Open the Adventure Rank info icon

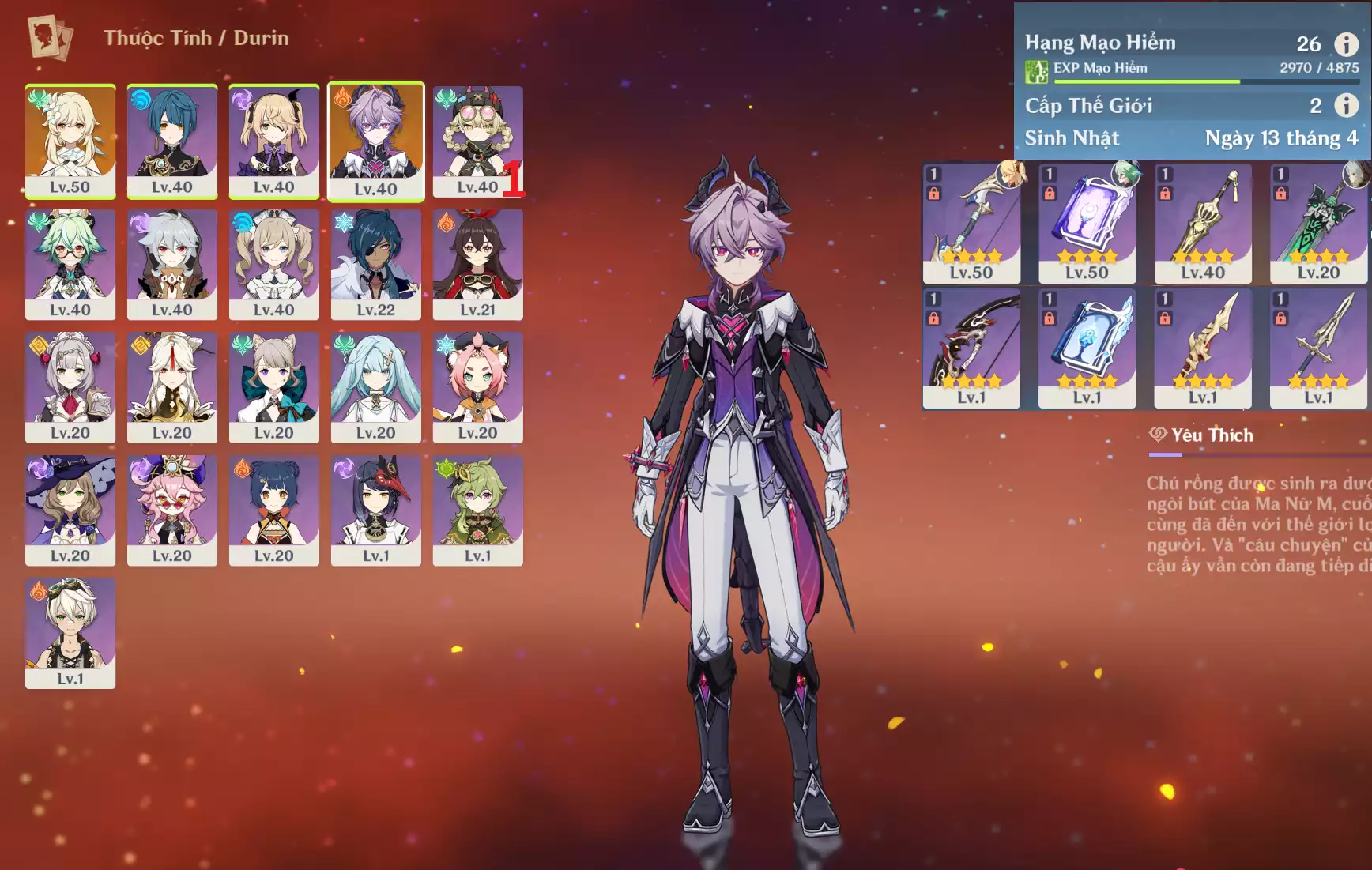(1347, 44)
